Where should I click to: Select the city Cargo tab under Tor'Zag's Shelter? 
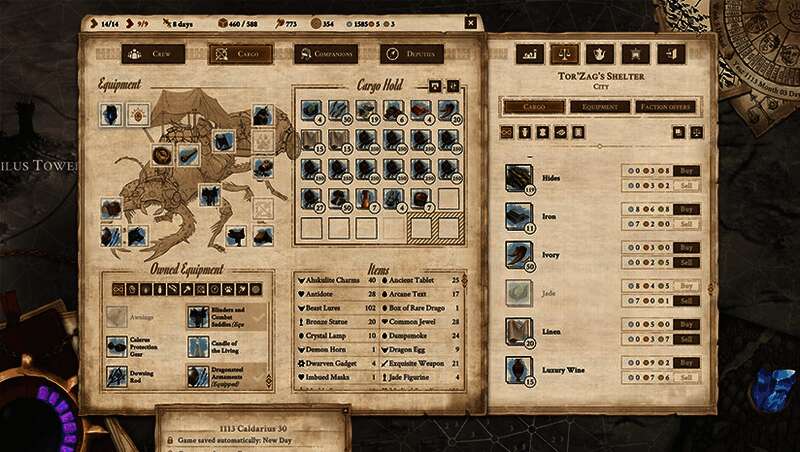click(x=533, y=107)
